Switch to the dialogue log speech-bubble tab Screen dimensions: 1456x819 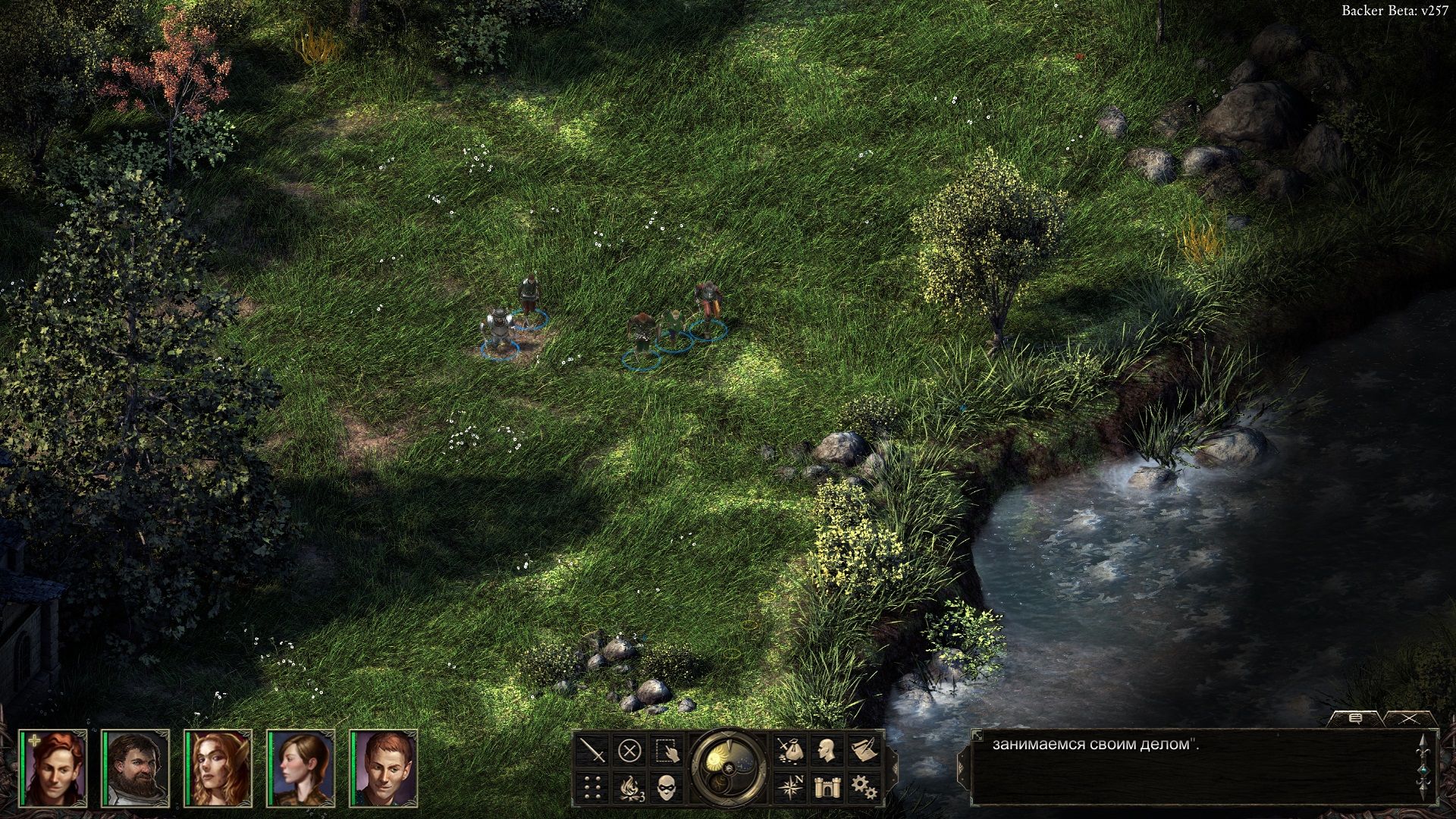1355,717
